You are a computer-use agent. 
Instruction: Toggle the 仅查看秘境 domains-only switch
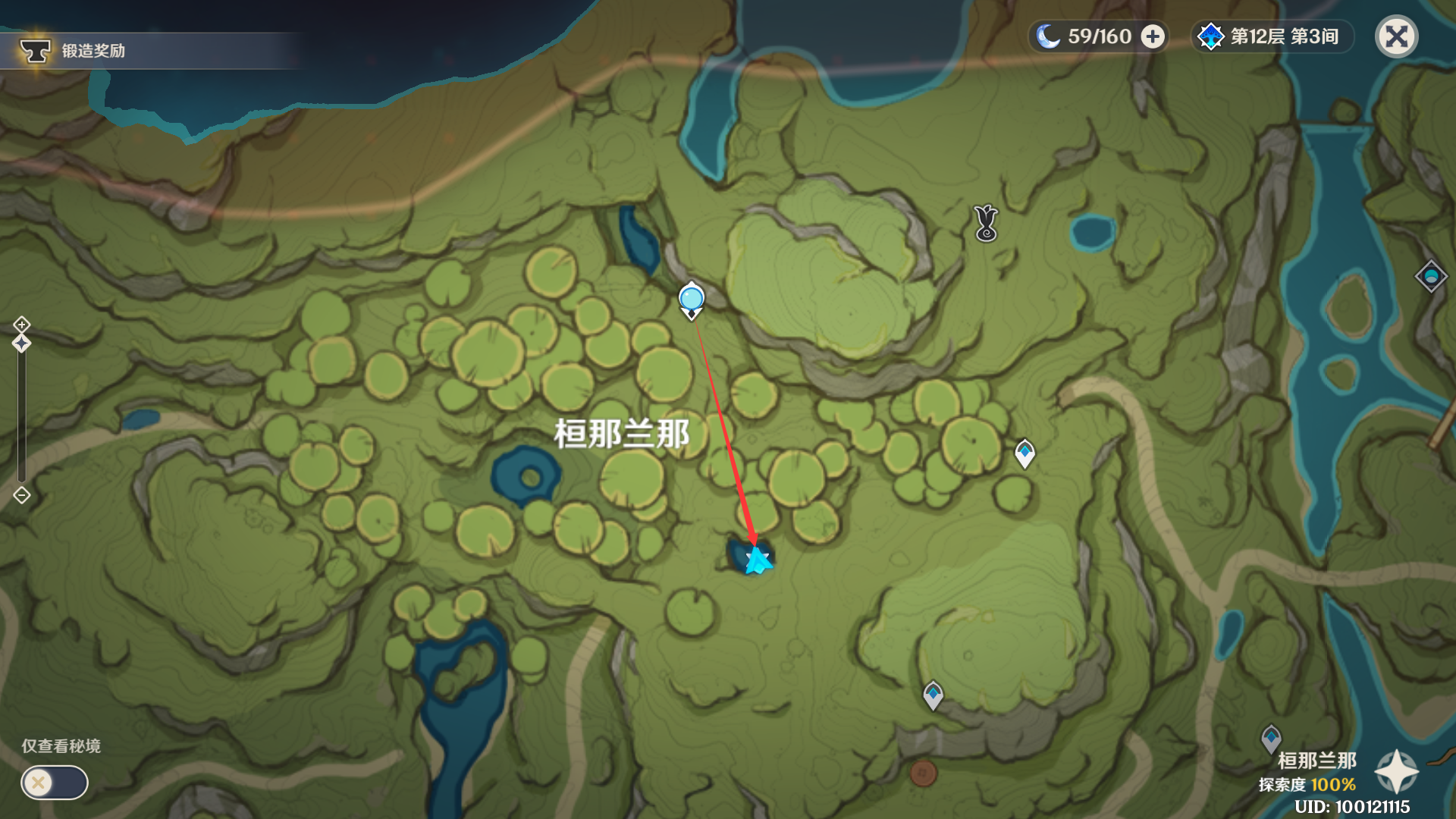(55, 783)
